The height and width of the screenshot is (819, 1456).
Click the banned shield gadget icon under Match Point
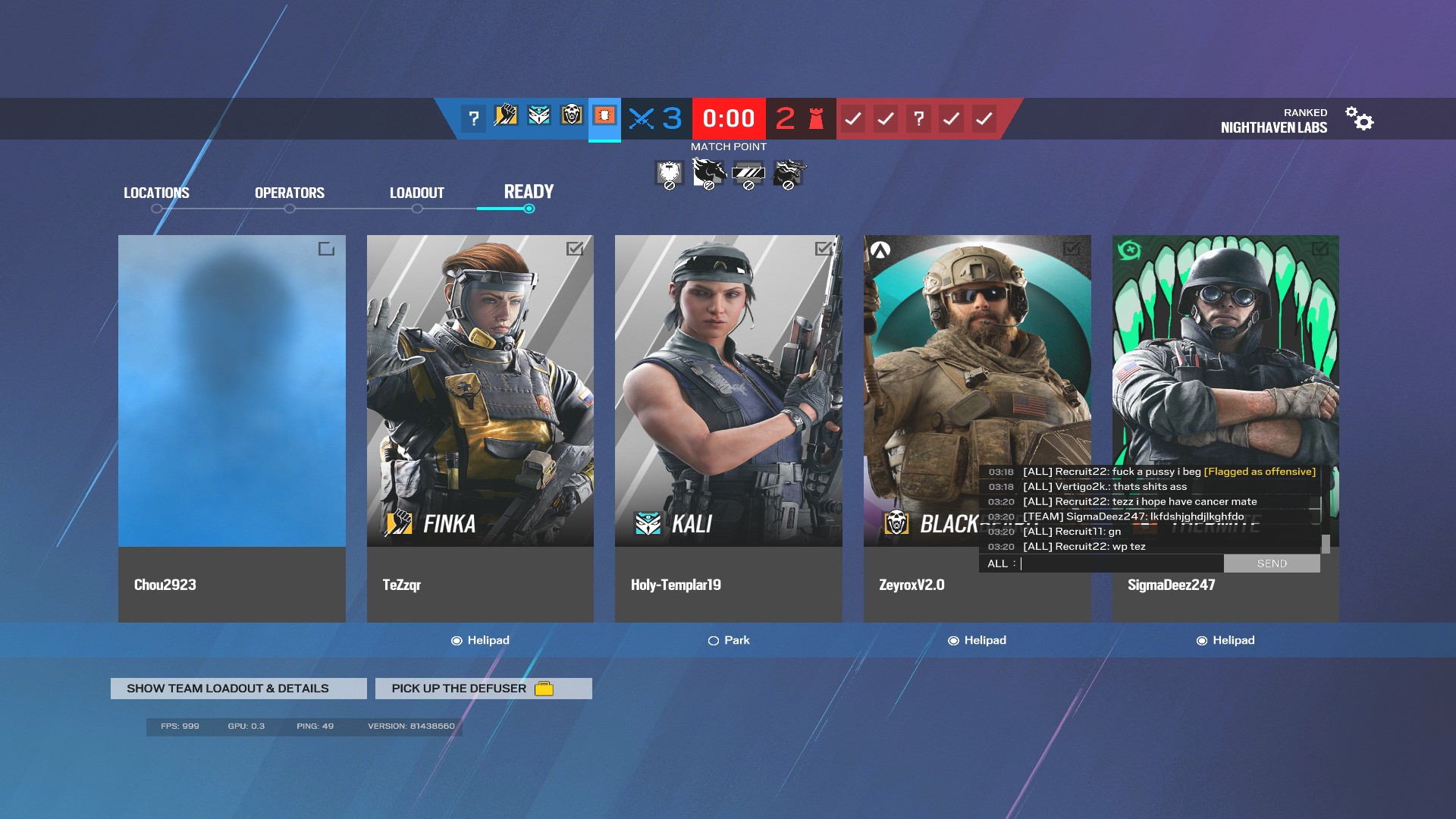(x=668, y=172)
